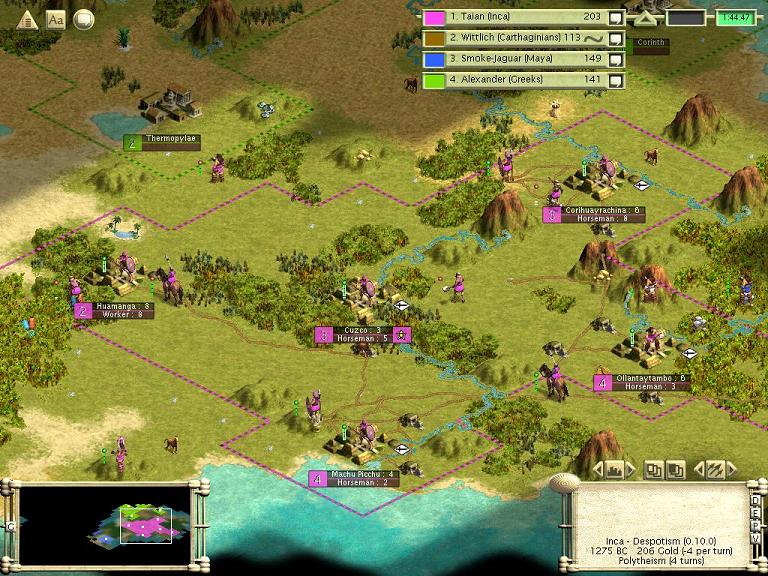Go to the previous city arrow
This screenshot has height=576, width=768.
pos(600,468)
